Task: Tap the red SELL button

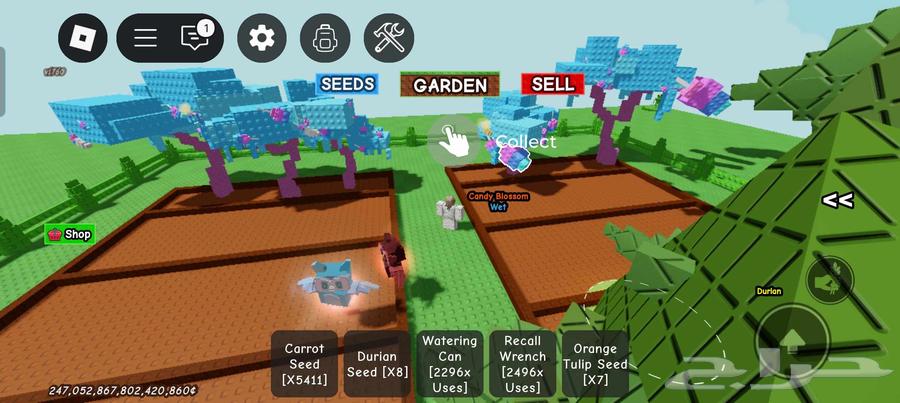Action: [x=552, y=84]
